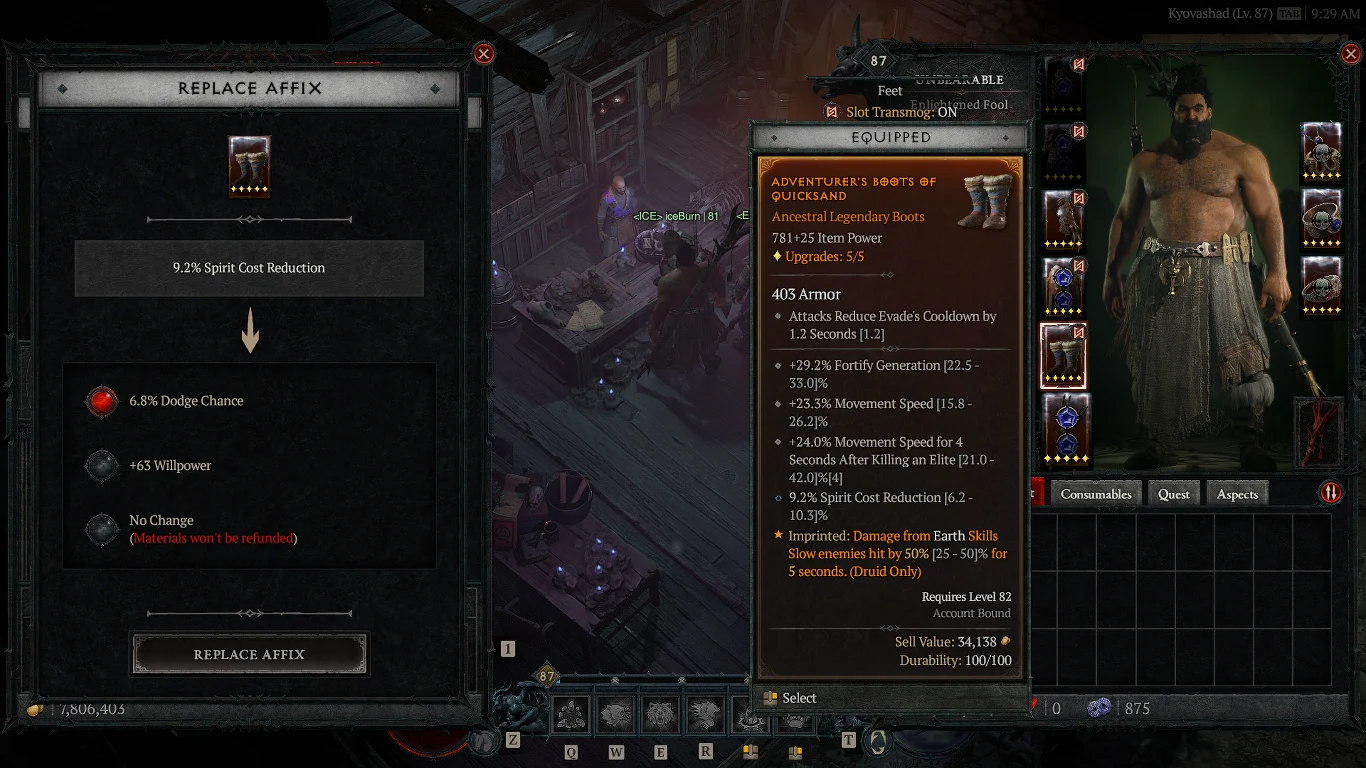This screenshot has height=768, width=1366.
Task: Click the Trample skill icon on R
Action: tap(705, 714)
